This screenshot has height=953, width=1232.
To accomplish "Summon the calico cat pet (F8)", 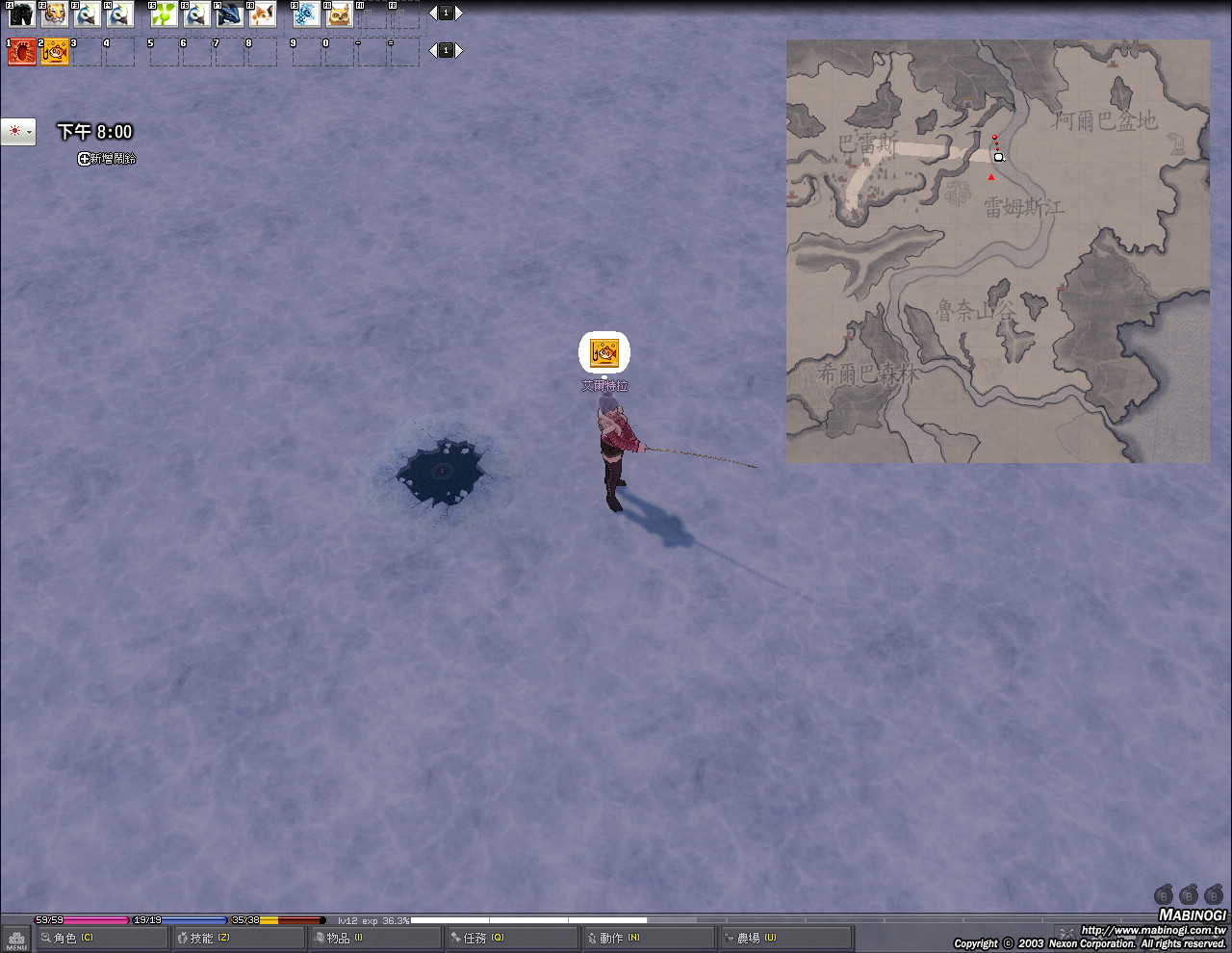I will (x=262, y=13).
